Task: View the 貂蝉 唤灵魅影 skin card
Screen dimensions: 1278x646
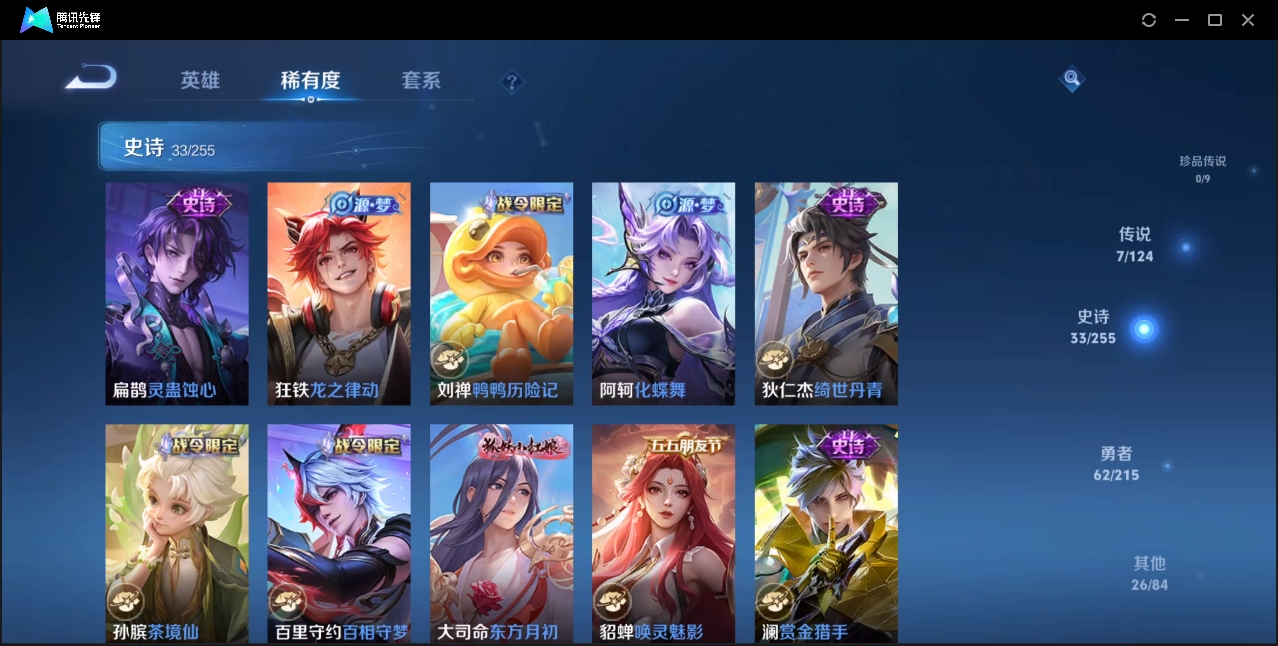Action: tap(663, 533)
